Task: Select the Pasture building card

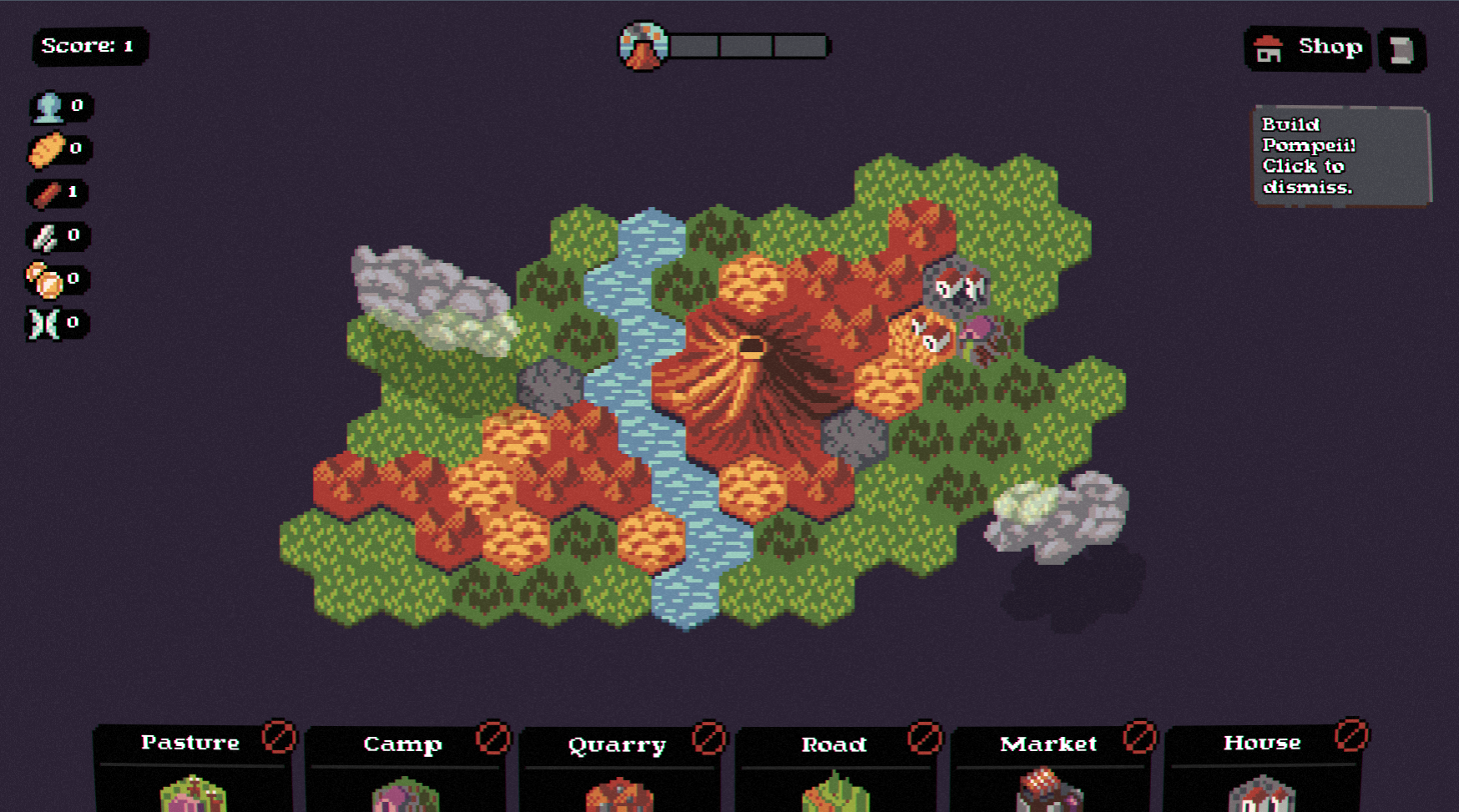Action: (193, 769)
